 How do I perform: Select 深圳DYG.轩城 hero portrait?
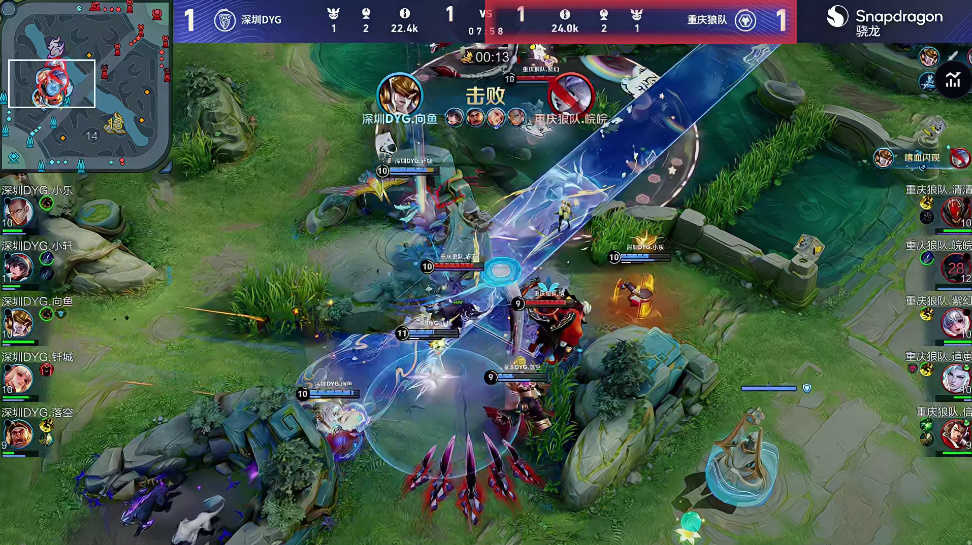click(17, 378)
